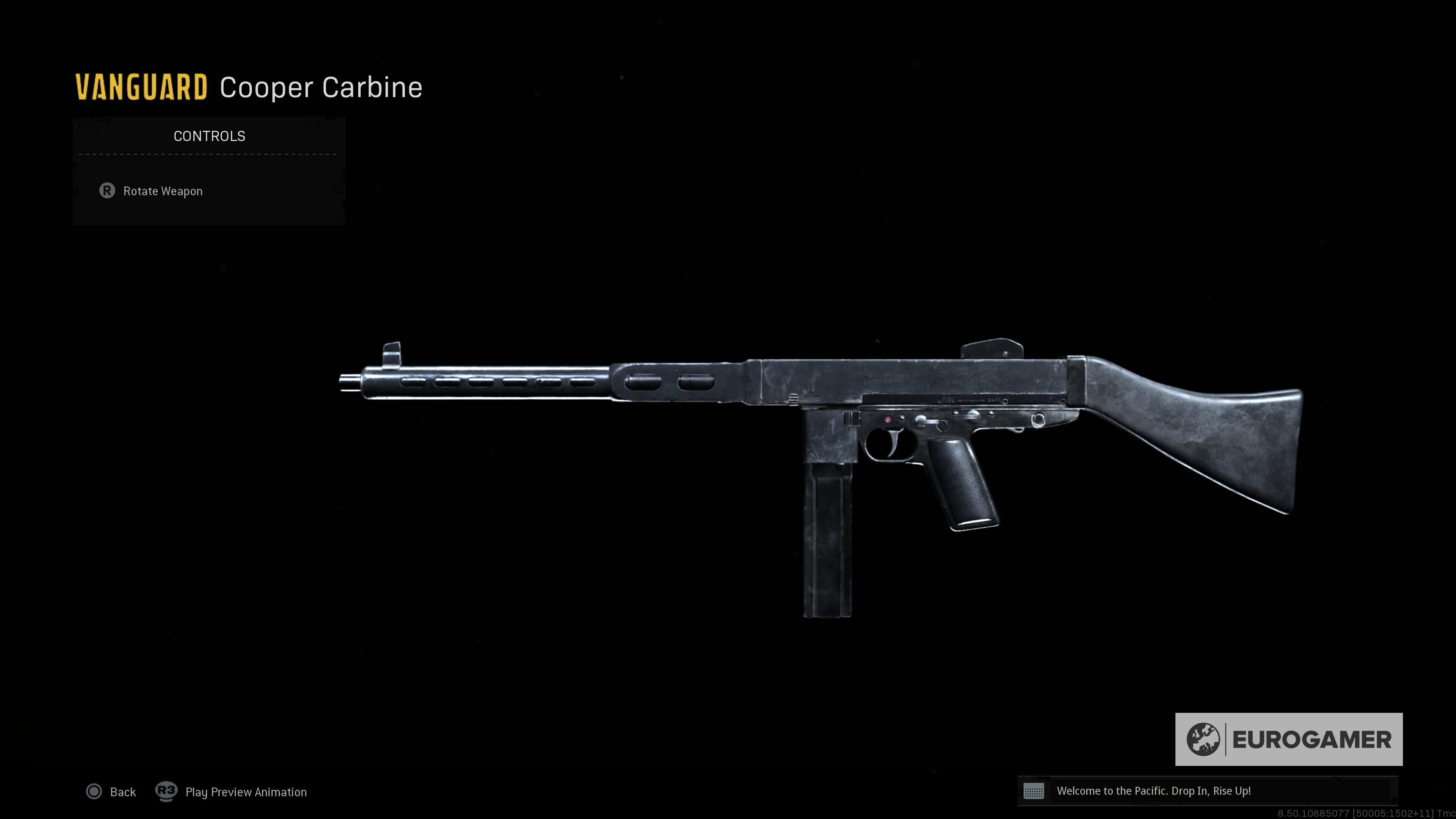Activate the fire selector switch on the receiver
This screenshot has width=1456, height=819.
[x=972, y=417]
